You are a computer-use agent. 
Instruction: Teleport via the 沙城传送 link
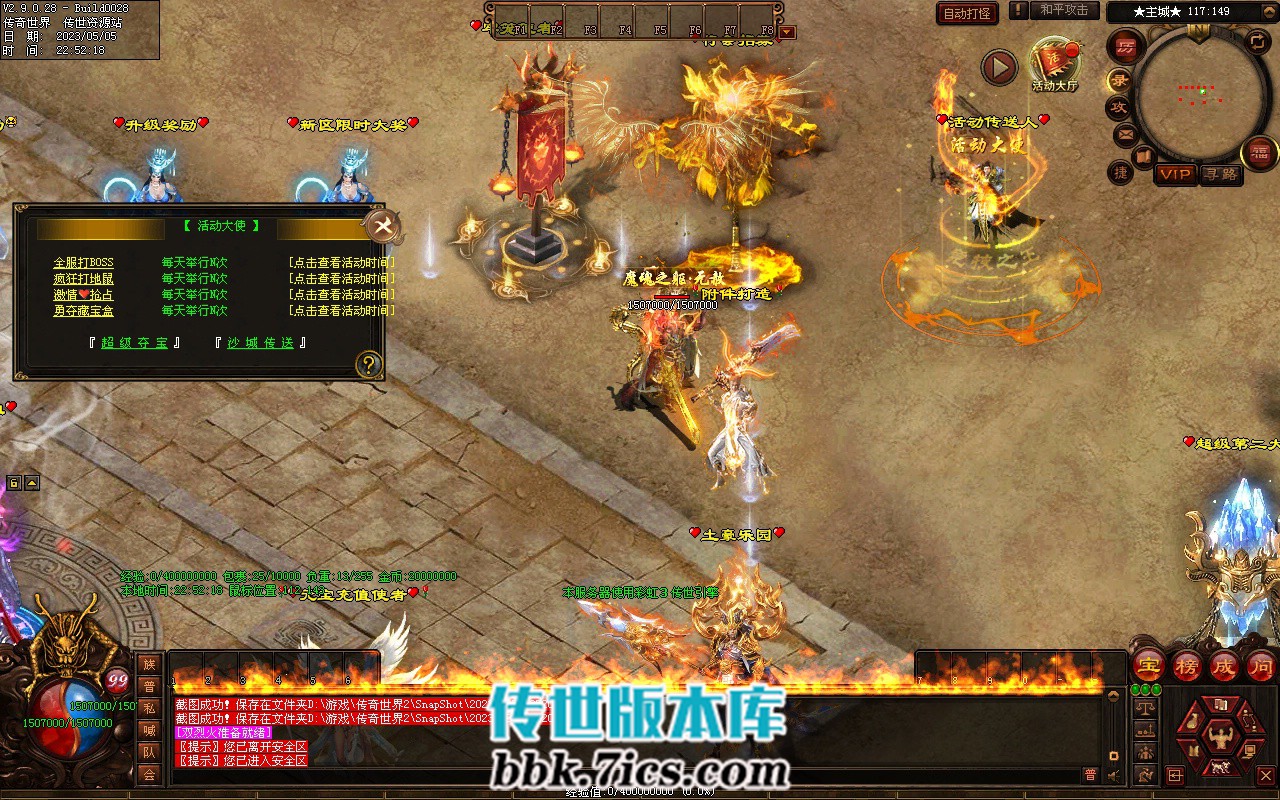[260, 343]
